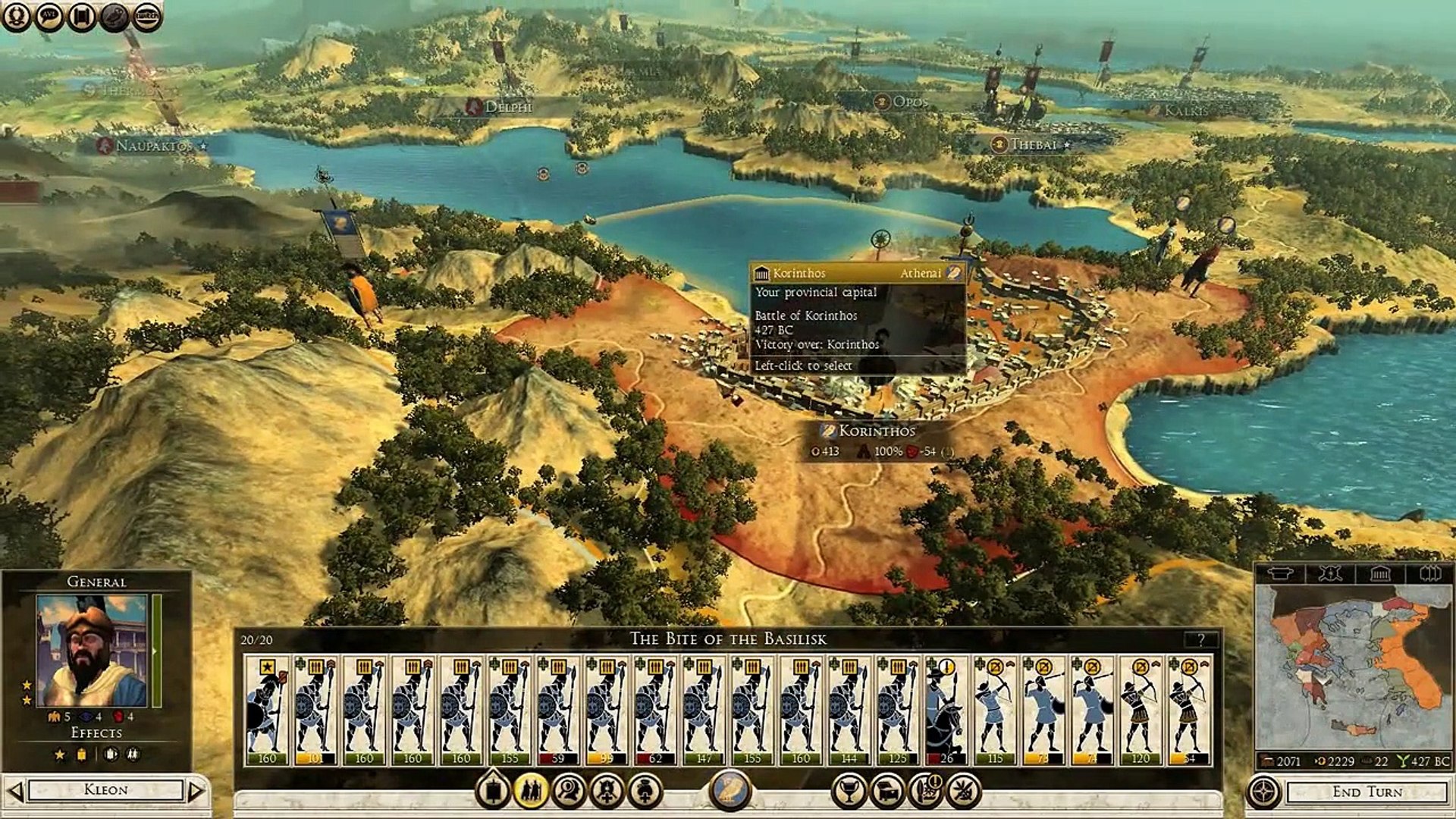
Task: End the current turn
Action: point(1367,792)
